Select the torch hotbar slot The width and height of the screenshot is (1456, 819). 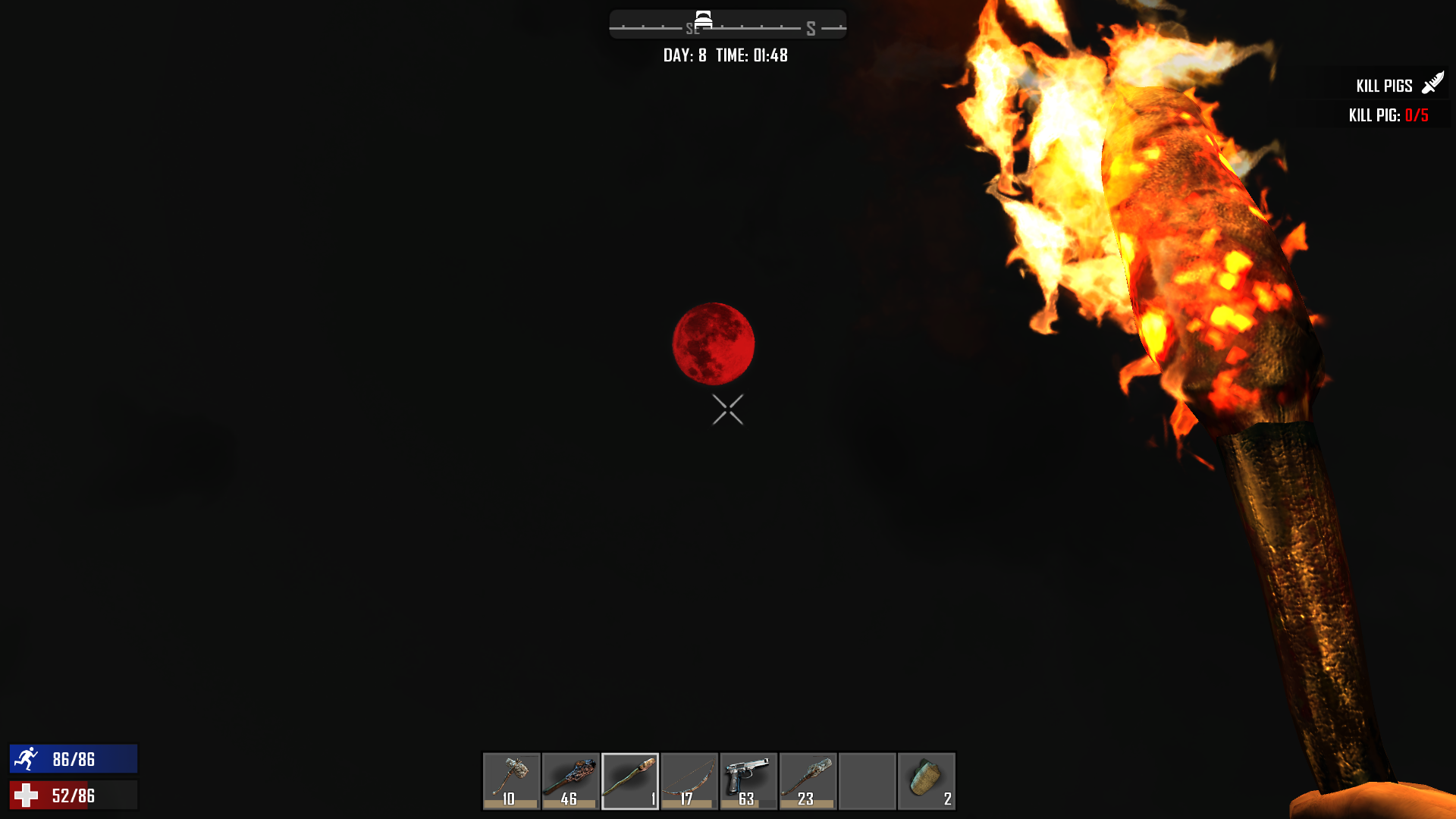pyautogui.click(x=629, y=780)
